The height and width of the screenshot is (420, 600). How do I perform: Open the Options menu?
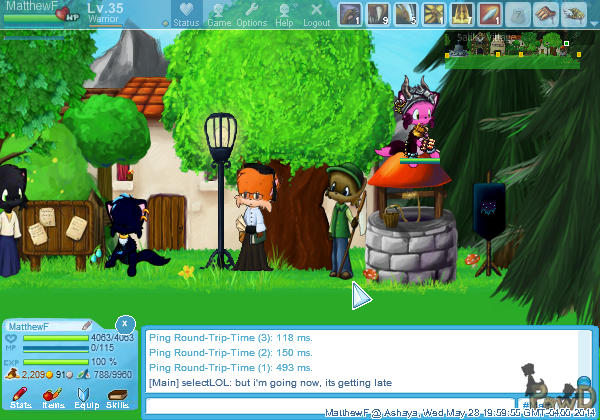251,15
